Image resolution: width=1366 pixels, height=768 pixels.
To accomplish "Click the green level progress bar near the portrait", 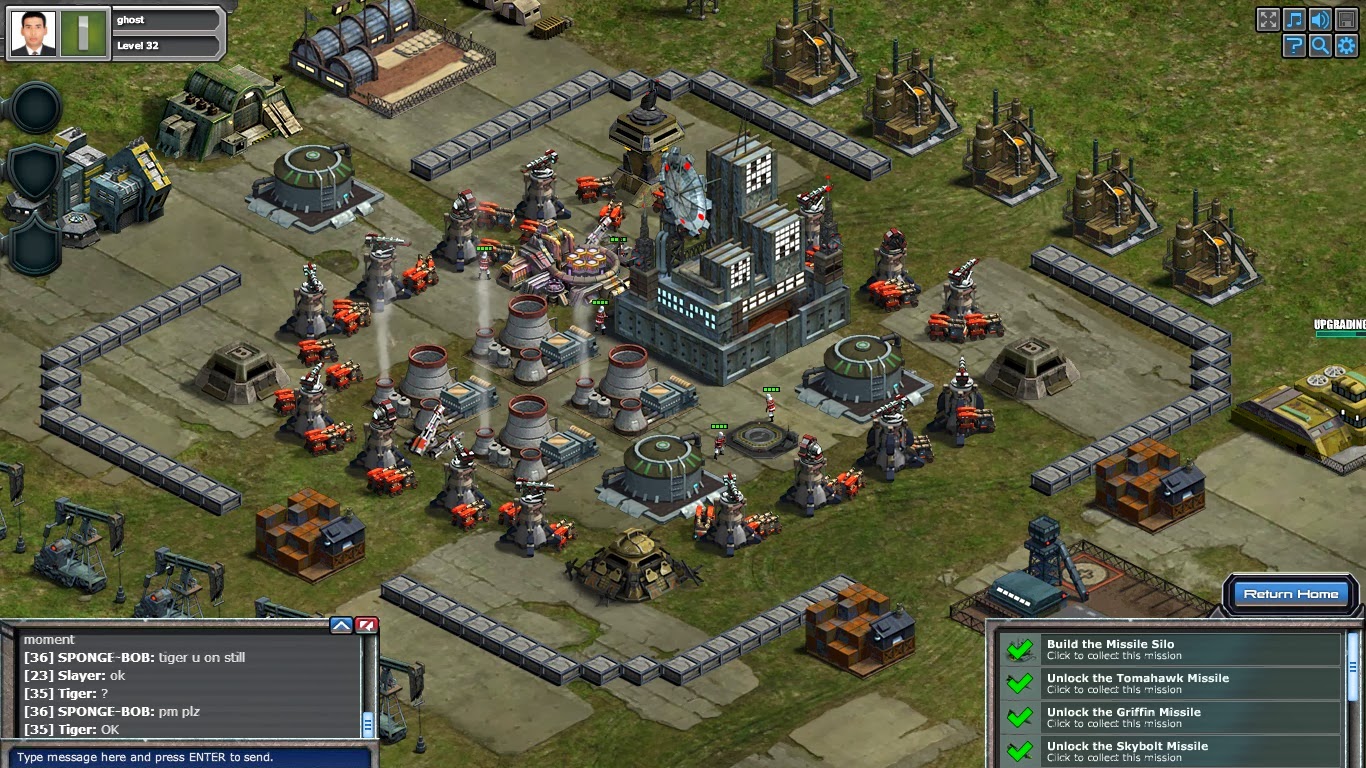I will 82,31.
